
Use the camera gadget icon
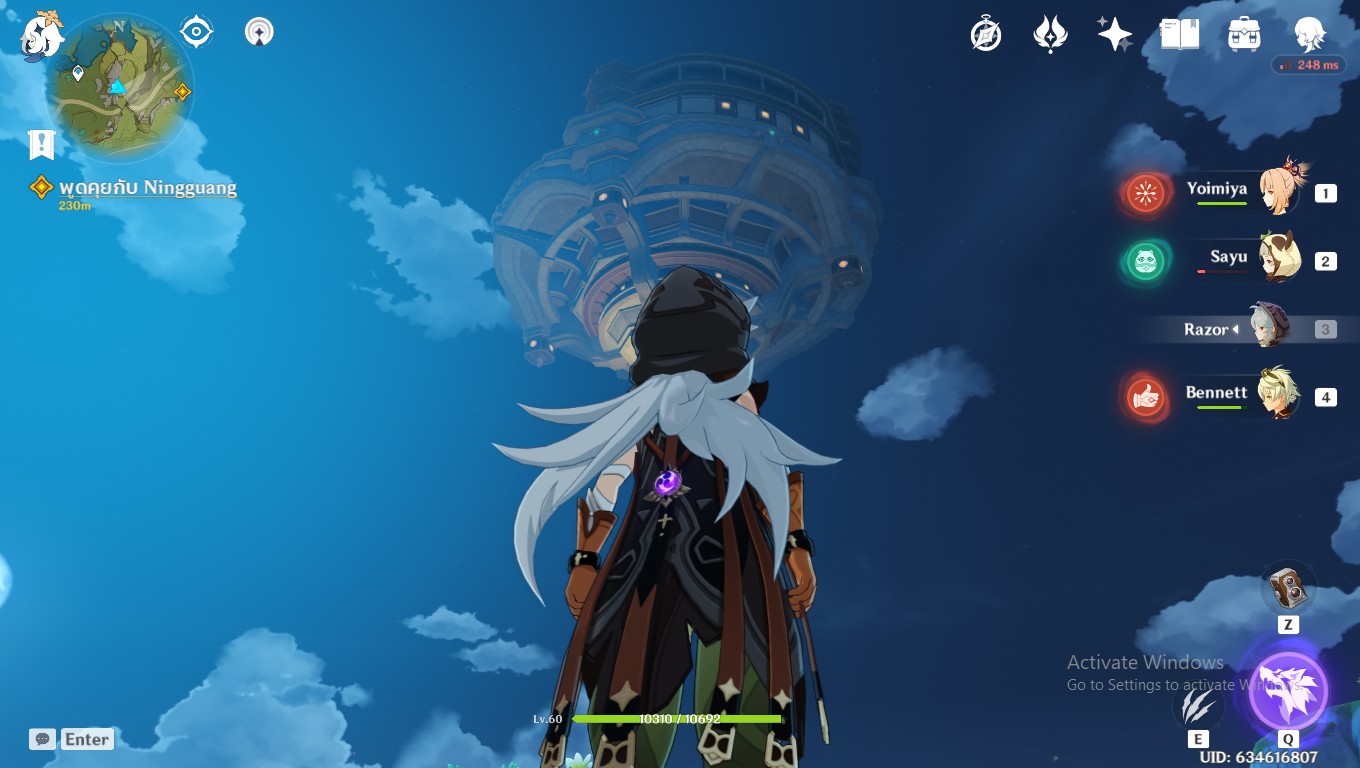pyautogui.click(x=1288, y=588)
